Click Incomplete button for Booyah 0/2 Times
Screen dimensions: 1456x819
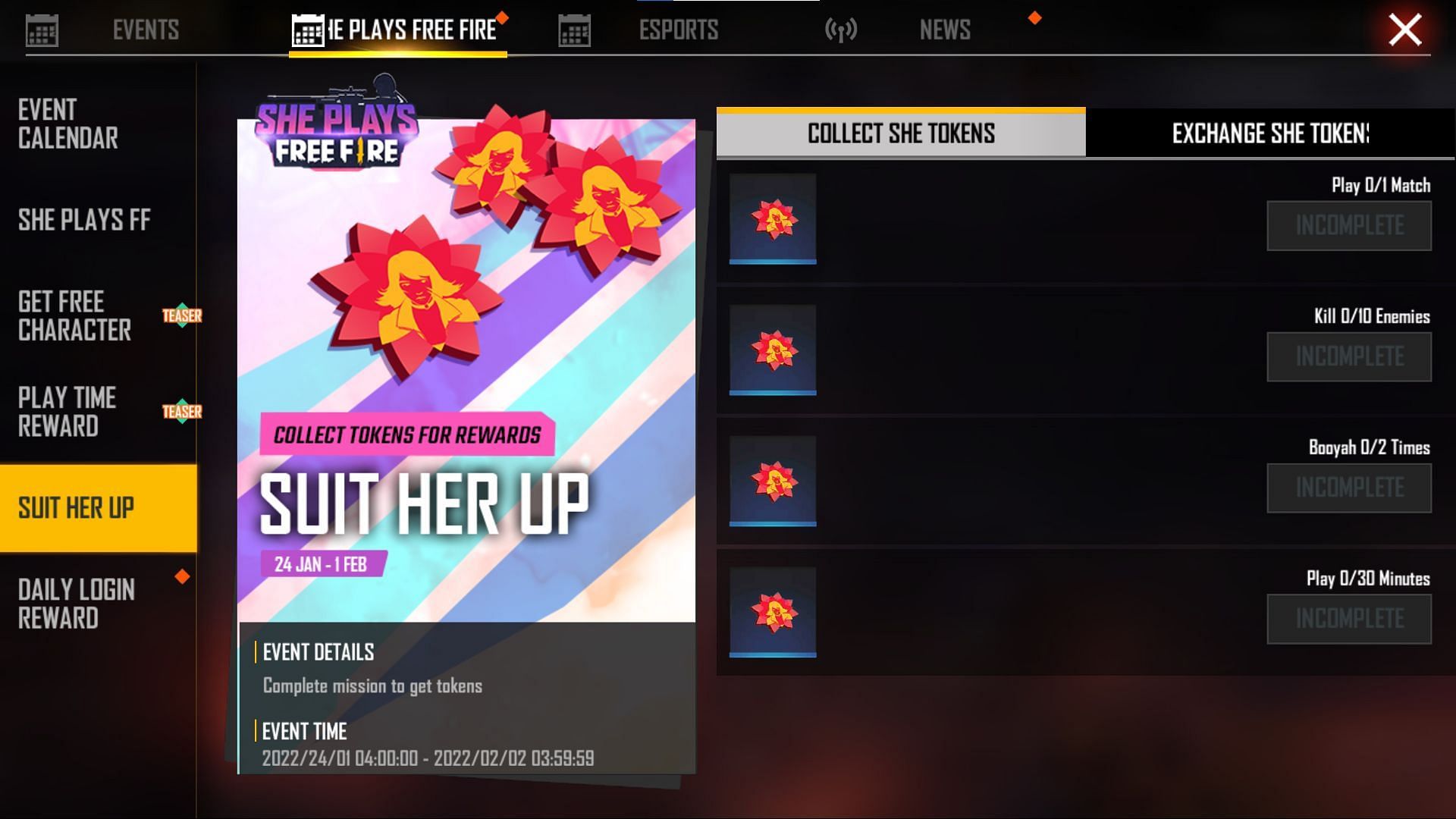(1349, 488)
